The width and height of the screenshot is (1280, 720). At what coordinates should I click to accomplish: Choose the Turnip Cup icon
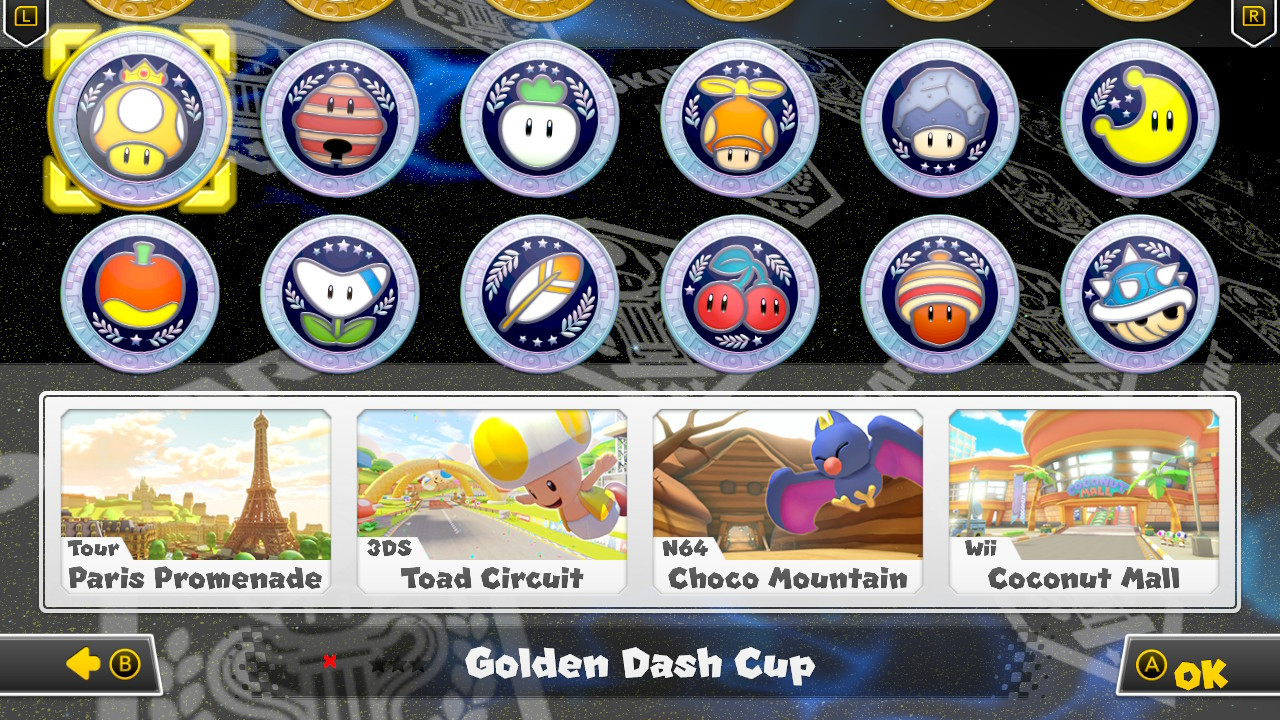[x=539, y=118]
